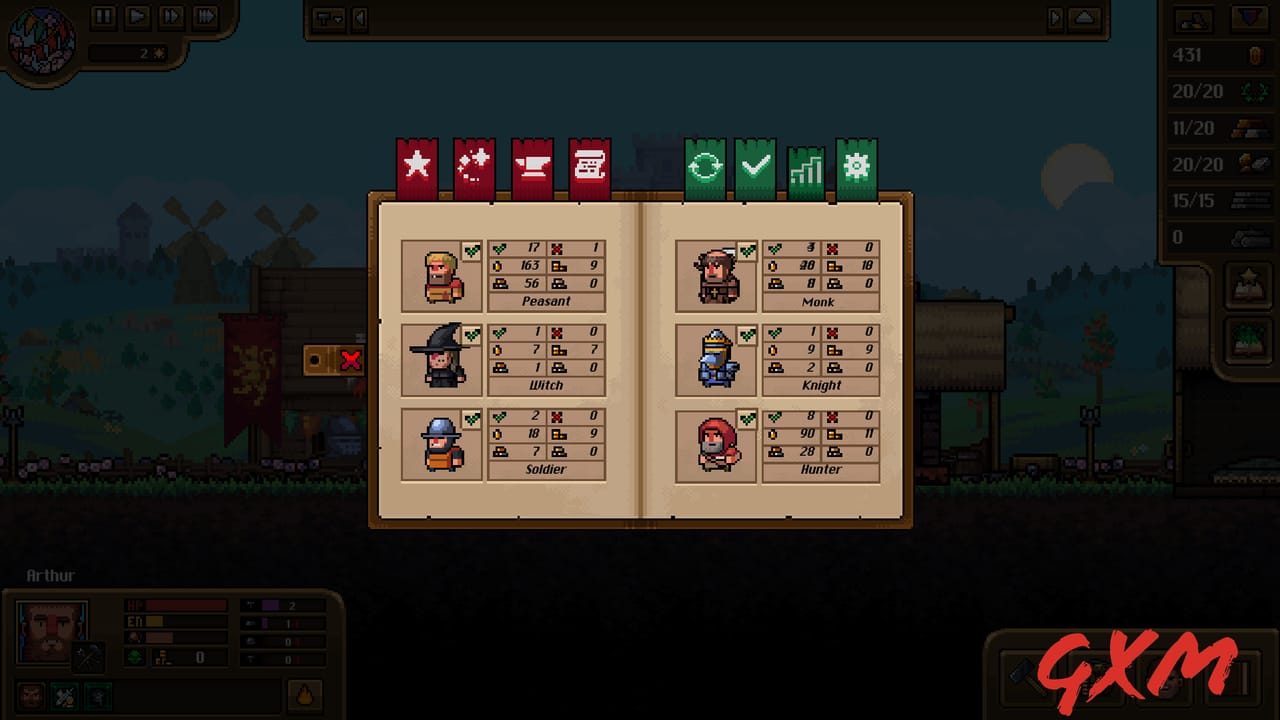Click the left-pointing expander beside the top bar
This screenshot has height=720, width=1280.
click(x=359, y=20)
